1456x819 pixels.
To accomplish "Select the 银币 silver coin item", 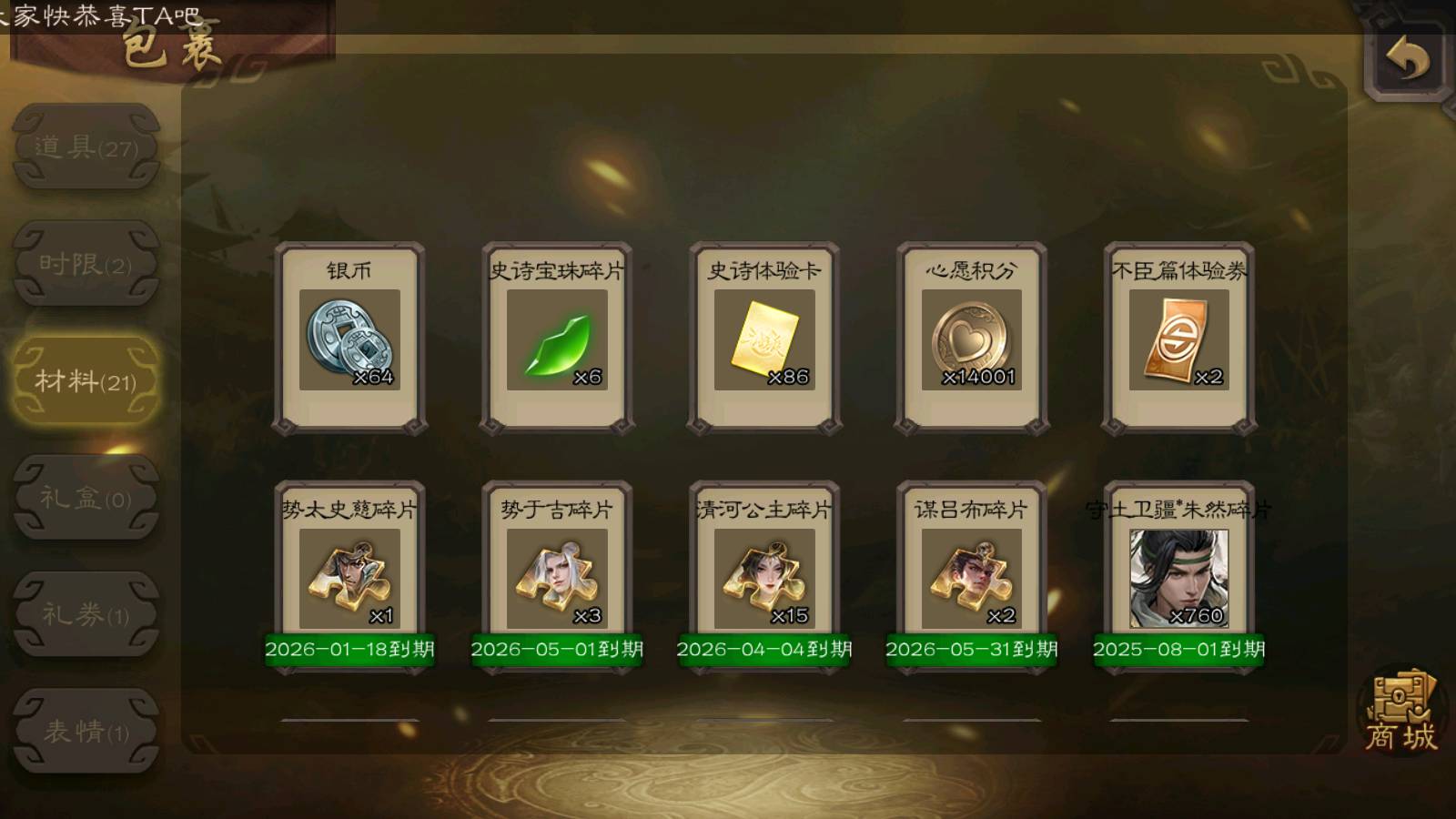I will pos(350,339).
